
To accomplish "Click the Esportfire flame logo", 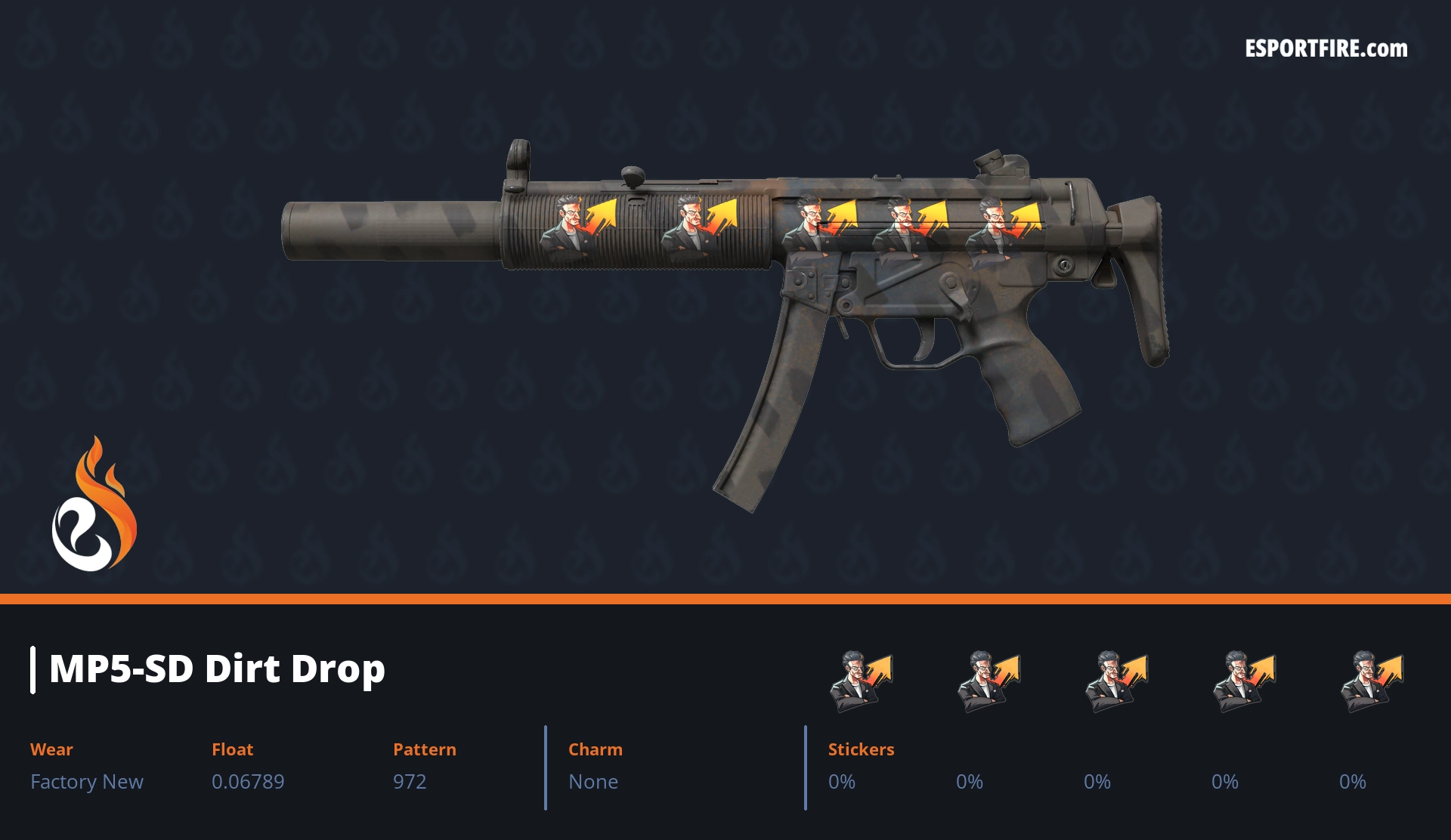I will tap(94, 505).
